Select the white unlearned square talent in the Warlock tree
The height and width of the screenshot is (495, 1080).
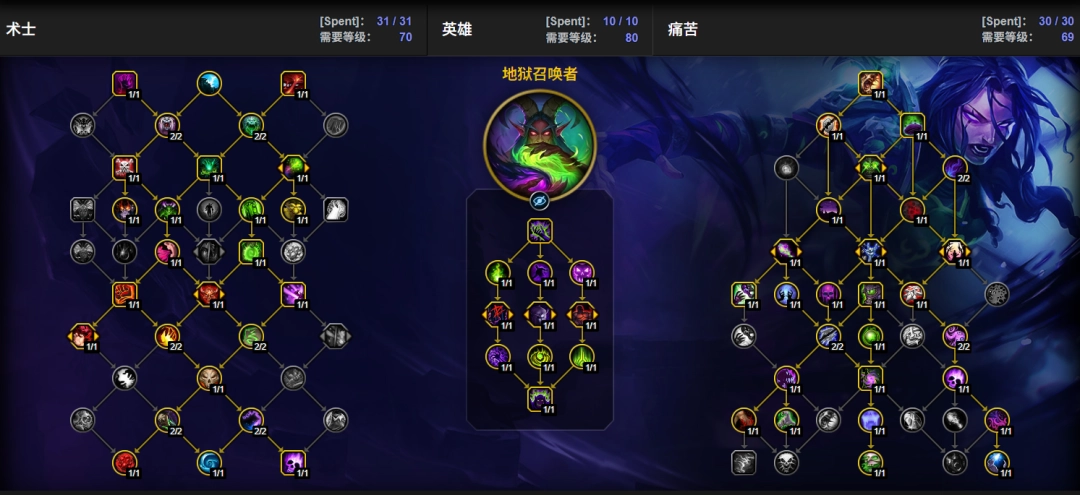click(335, 209)
